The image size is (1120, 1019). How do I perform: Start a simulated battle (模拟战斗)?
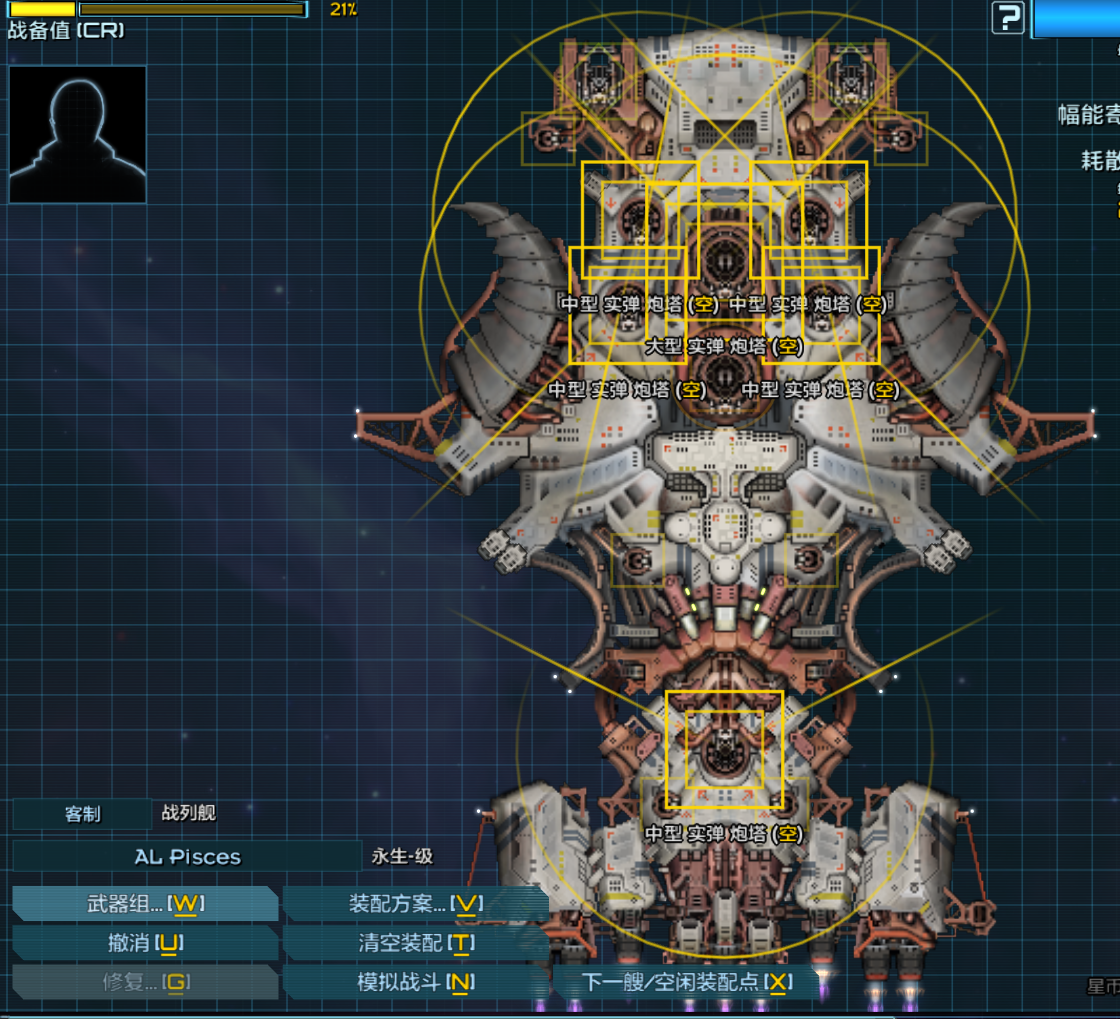coord(415,982)
